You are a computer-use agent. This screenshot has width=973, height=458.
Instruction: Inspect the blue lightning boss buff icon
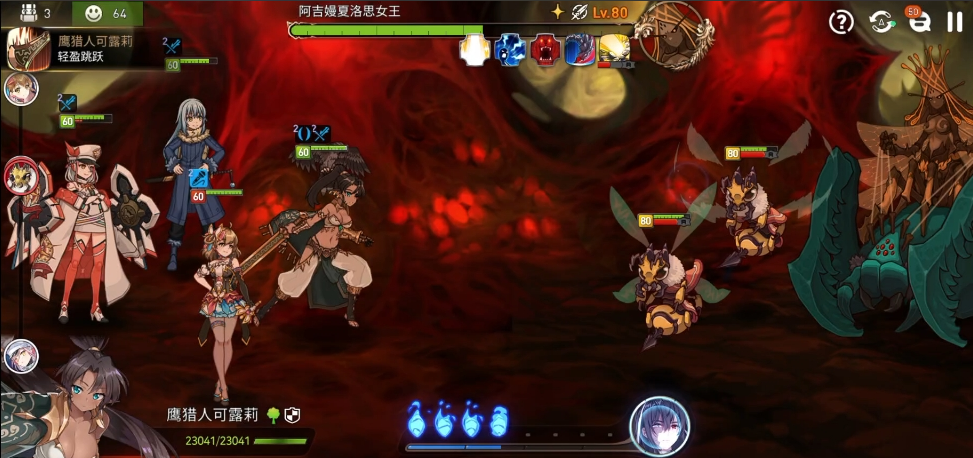click(510, 49)
